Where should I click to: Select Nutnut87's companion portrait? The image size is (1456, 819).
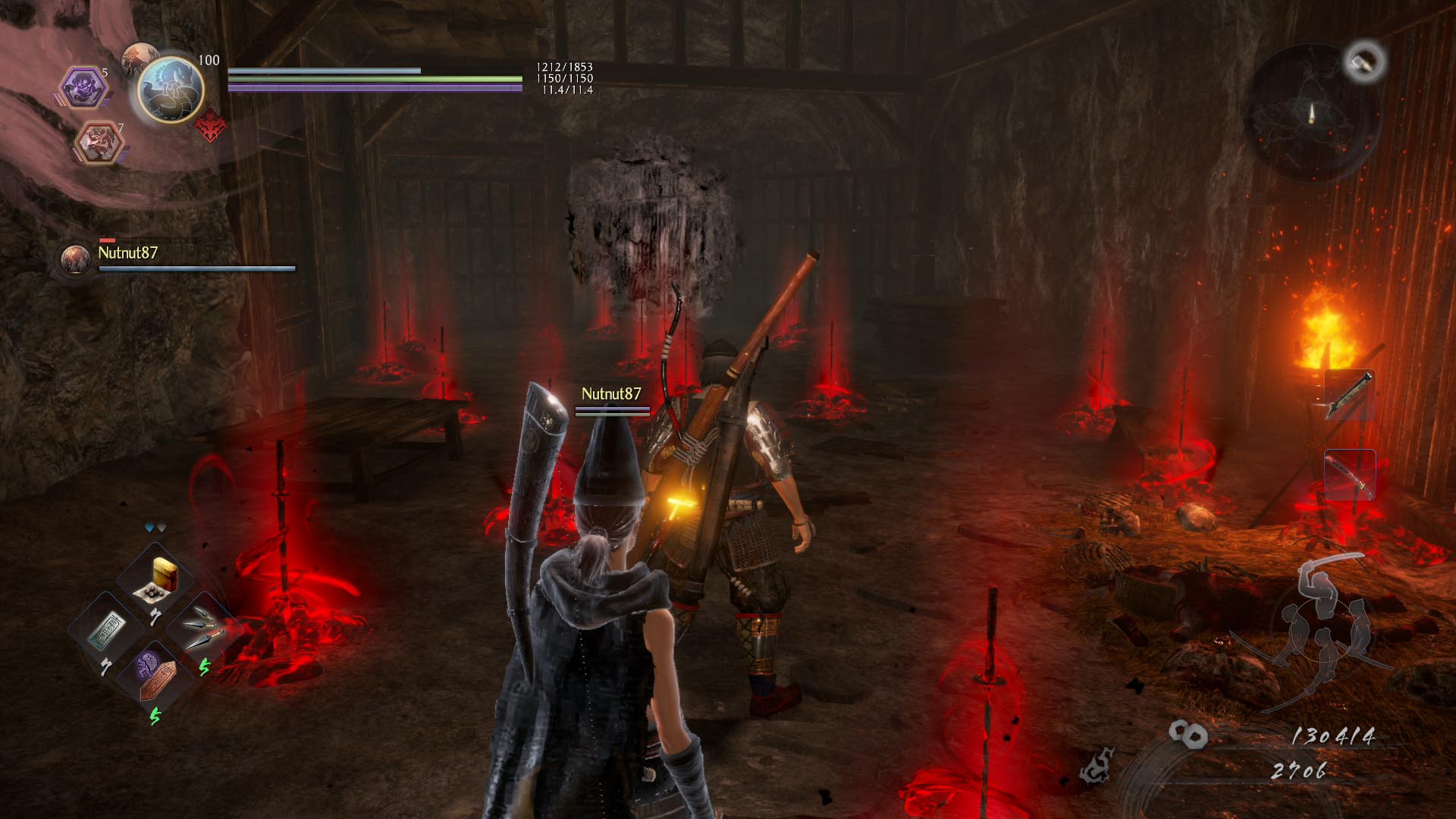pyautogui.click(x=75, y=259)
